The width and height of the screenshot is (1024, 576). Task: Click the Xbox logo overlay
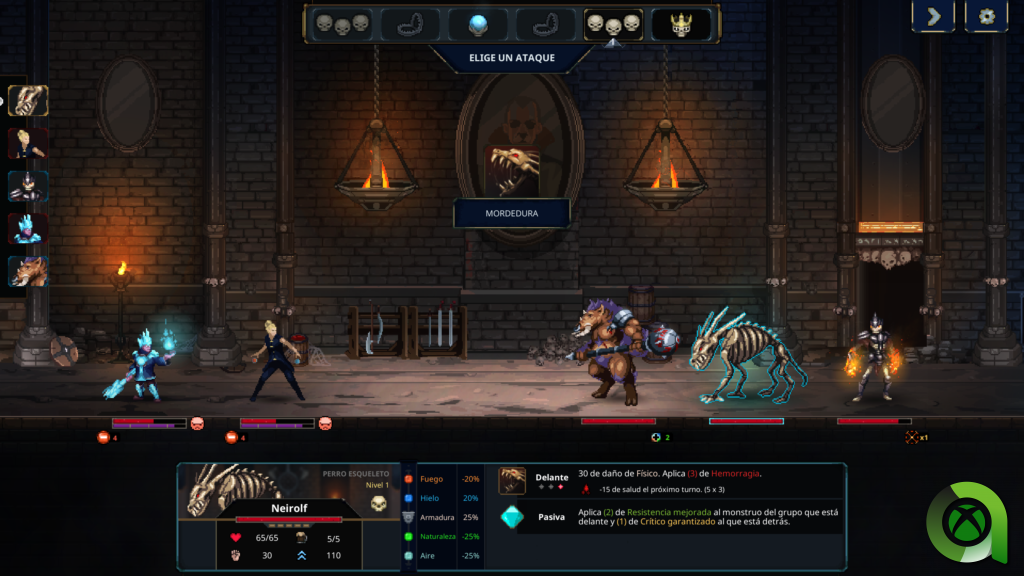click(x=966, y=522)
